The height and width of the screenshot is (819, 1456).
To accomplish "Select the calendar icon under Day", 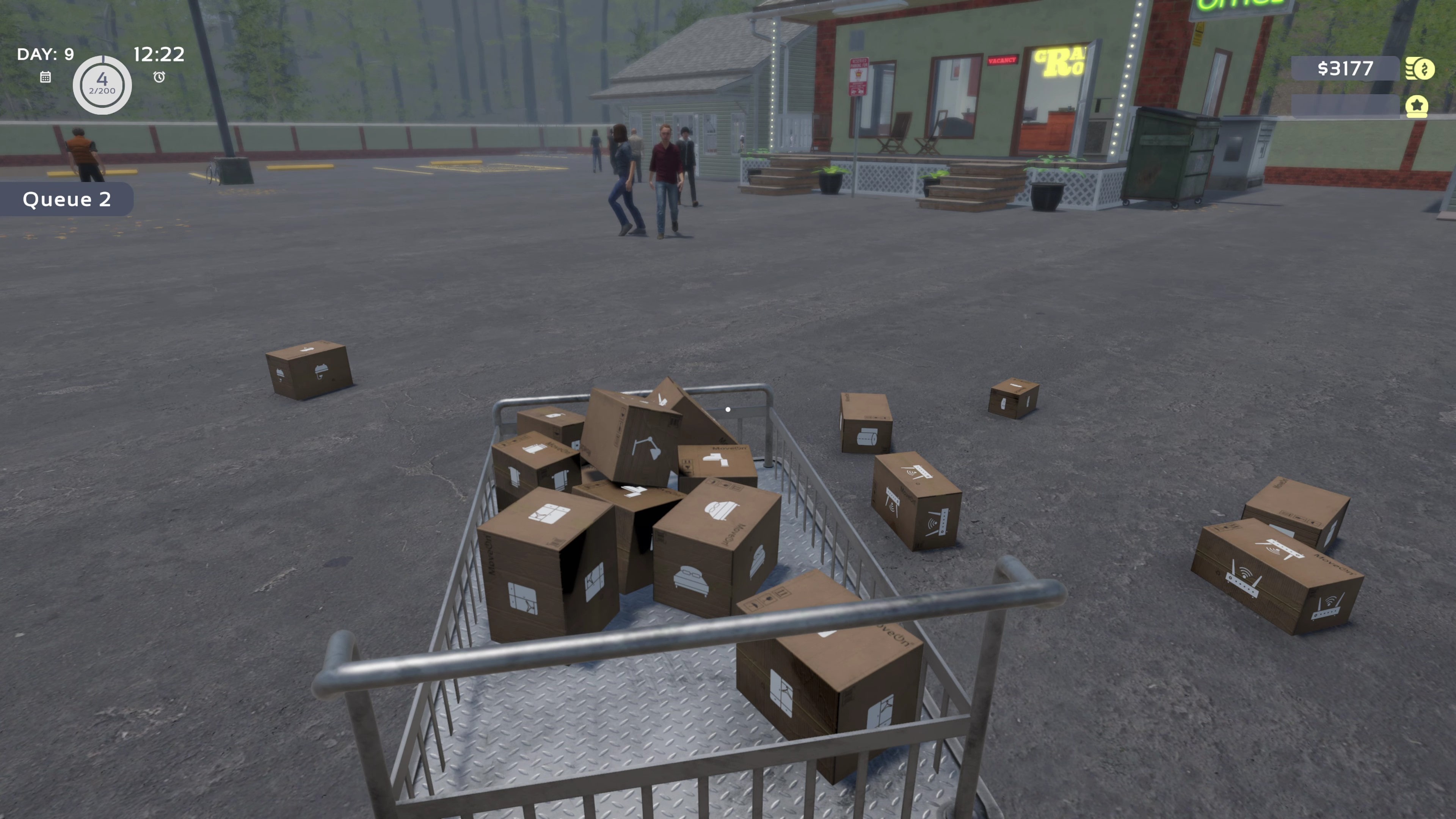I will [46, 77].
